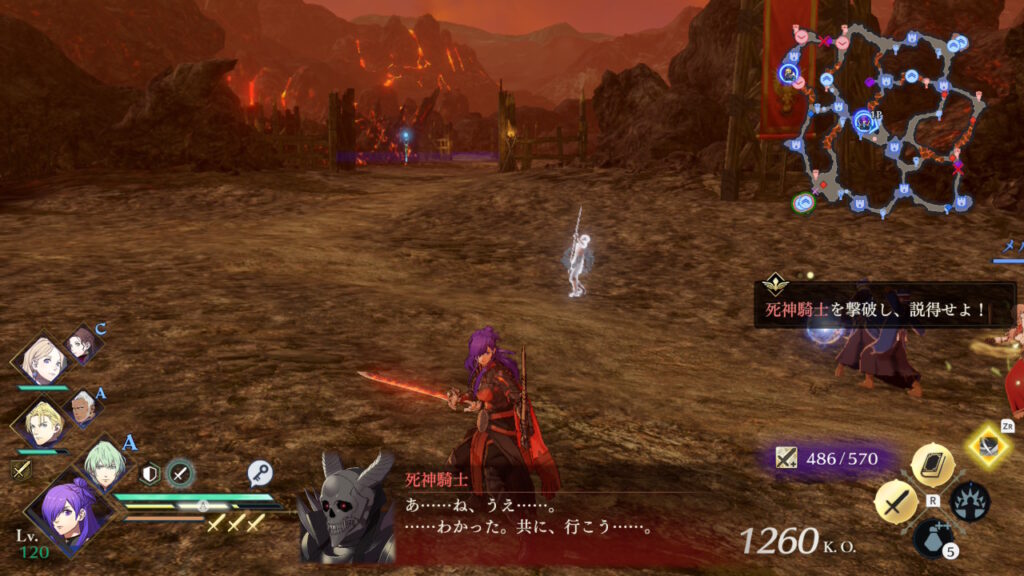Click the shield status icon
Image resolution: width=1024 pixels, height=576 pixels.
pos(150,473)
